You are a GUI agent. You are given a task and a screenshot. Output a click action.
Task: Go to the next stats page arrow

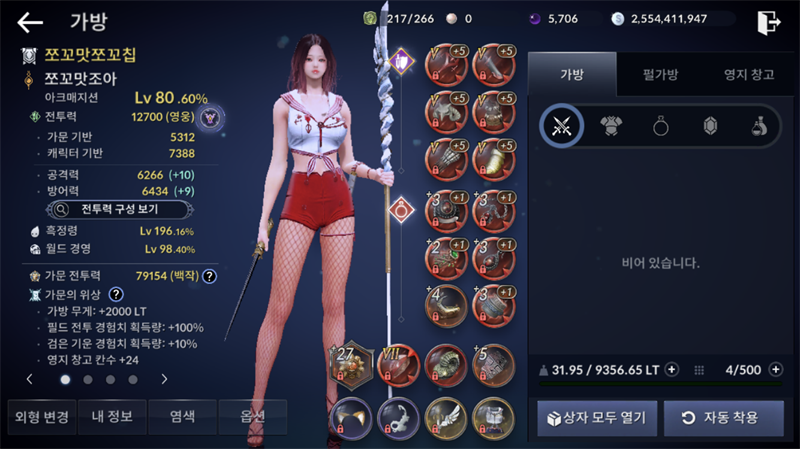164,379
